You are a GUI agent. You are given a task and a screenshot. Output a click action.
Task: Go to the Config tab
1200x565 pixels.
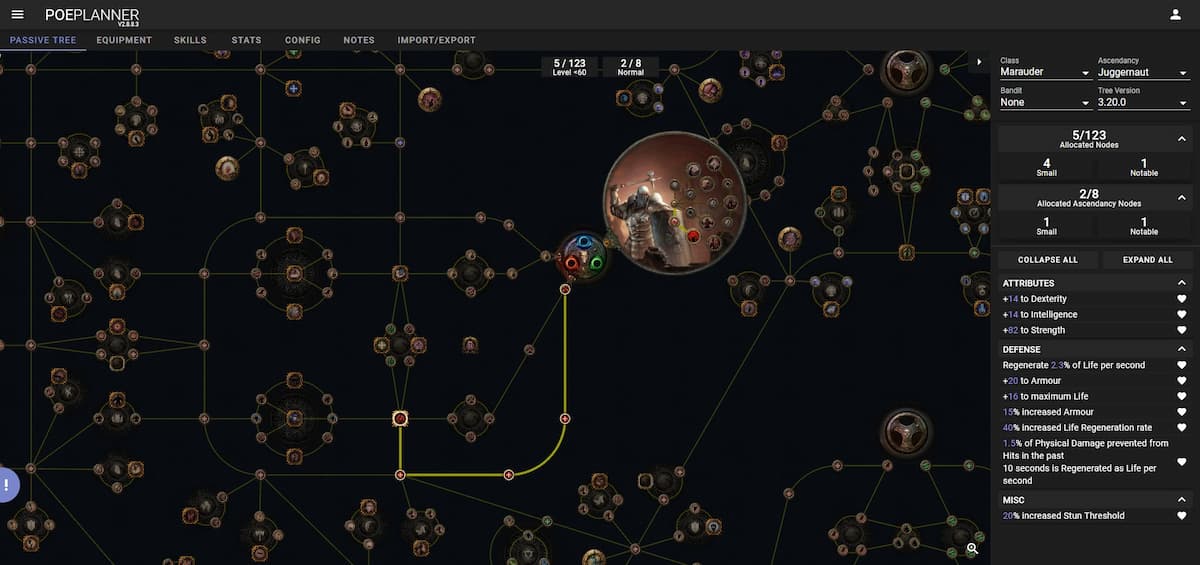[x=302, y=40]
